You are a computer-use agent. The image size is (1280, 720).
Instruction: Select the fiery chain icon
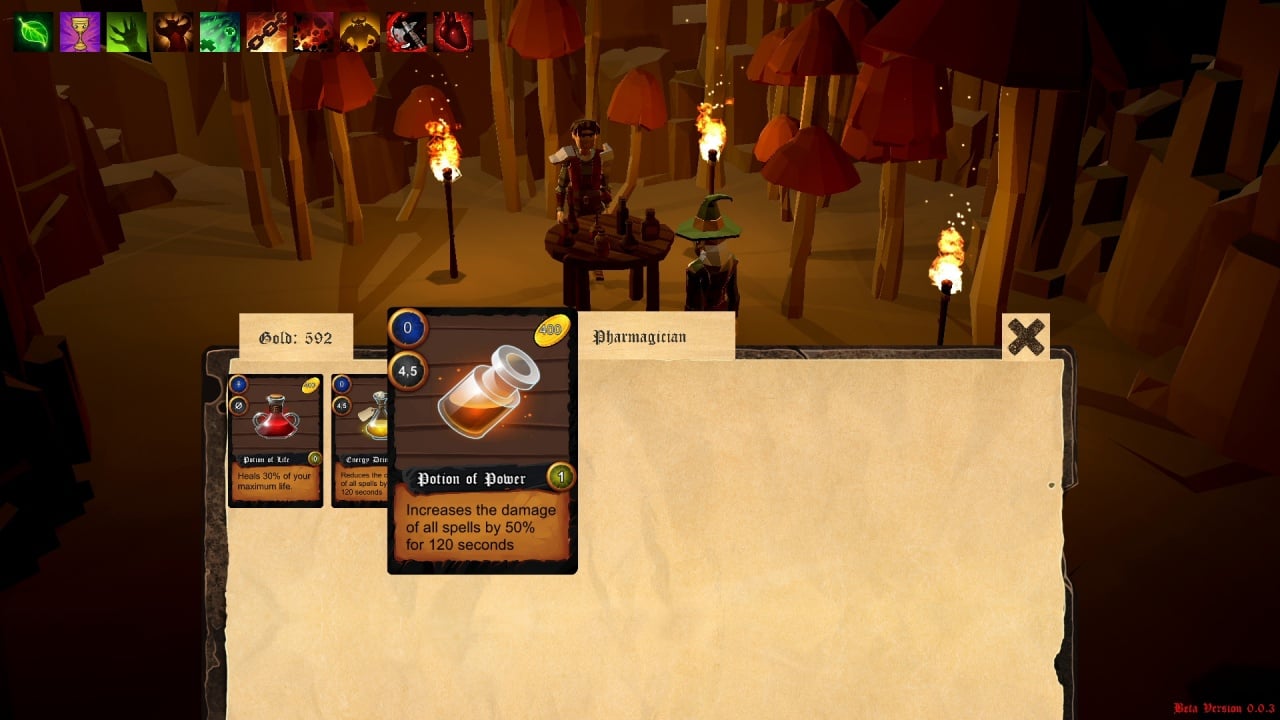267,32
